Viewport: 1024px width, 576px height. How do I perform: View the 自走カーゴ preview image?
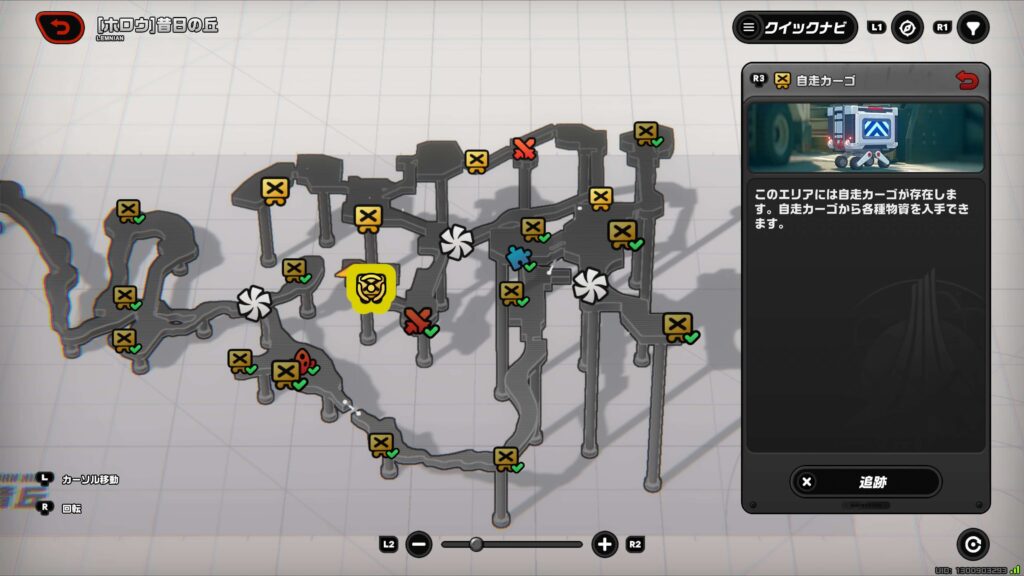click(x=865, y=136)
